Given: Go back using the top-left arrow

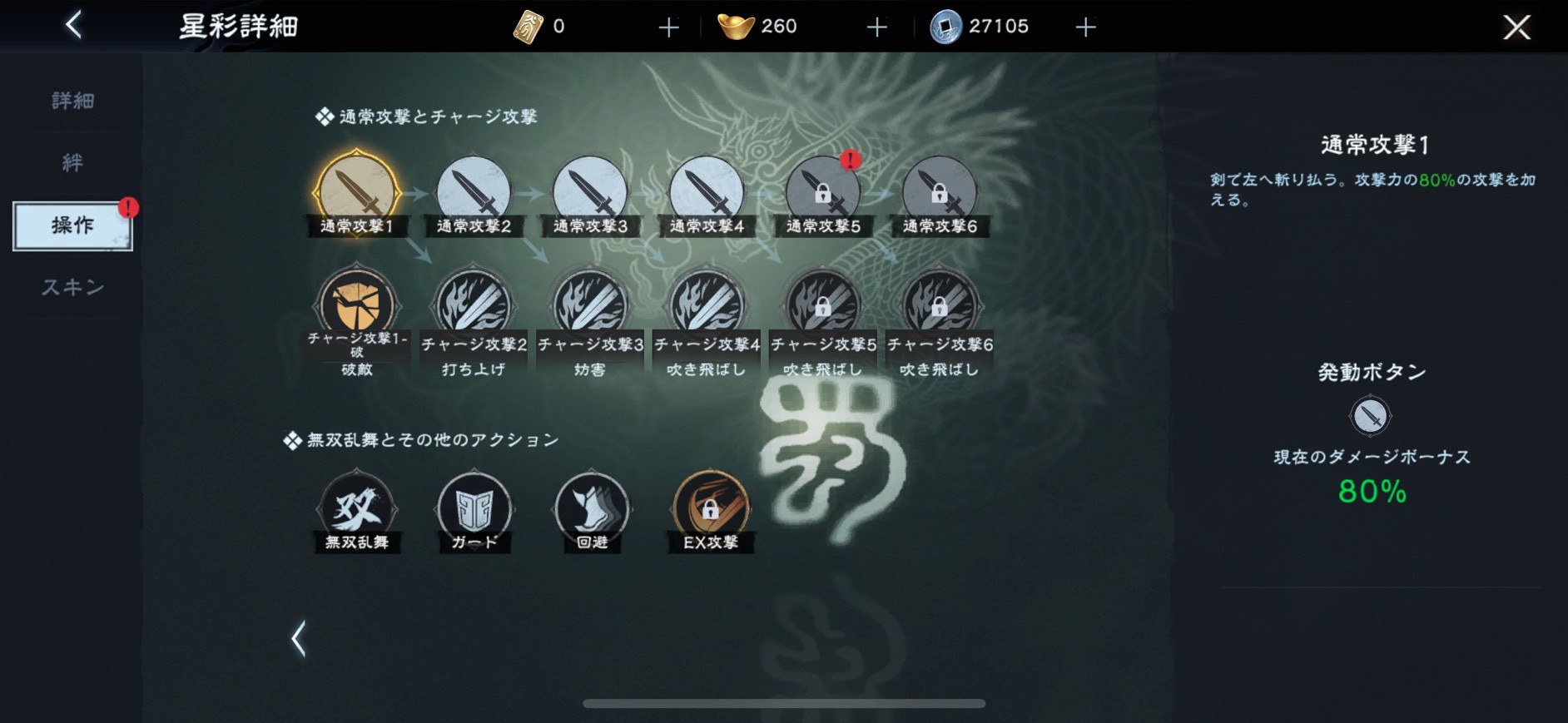Looking at the screenshot, I should [x=73, y=24].
